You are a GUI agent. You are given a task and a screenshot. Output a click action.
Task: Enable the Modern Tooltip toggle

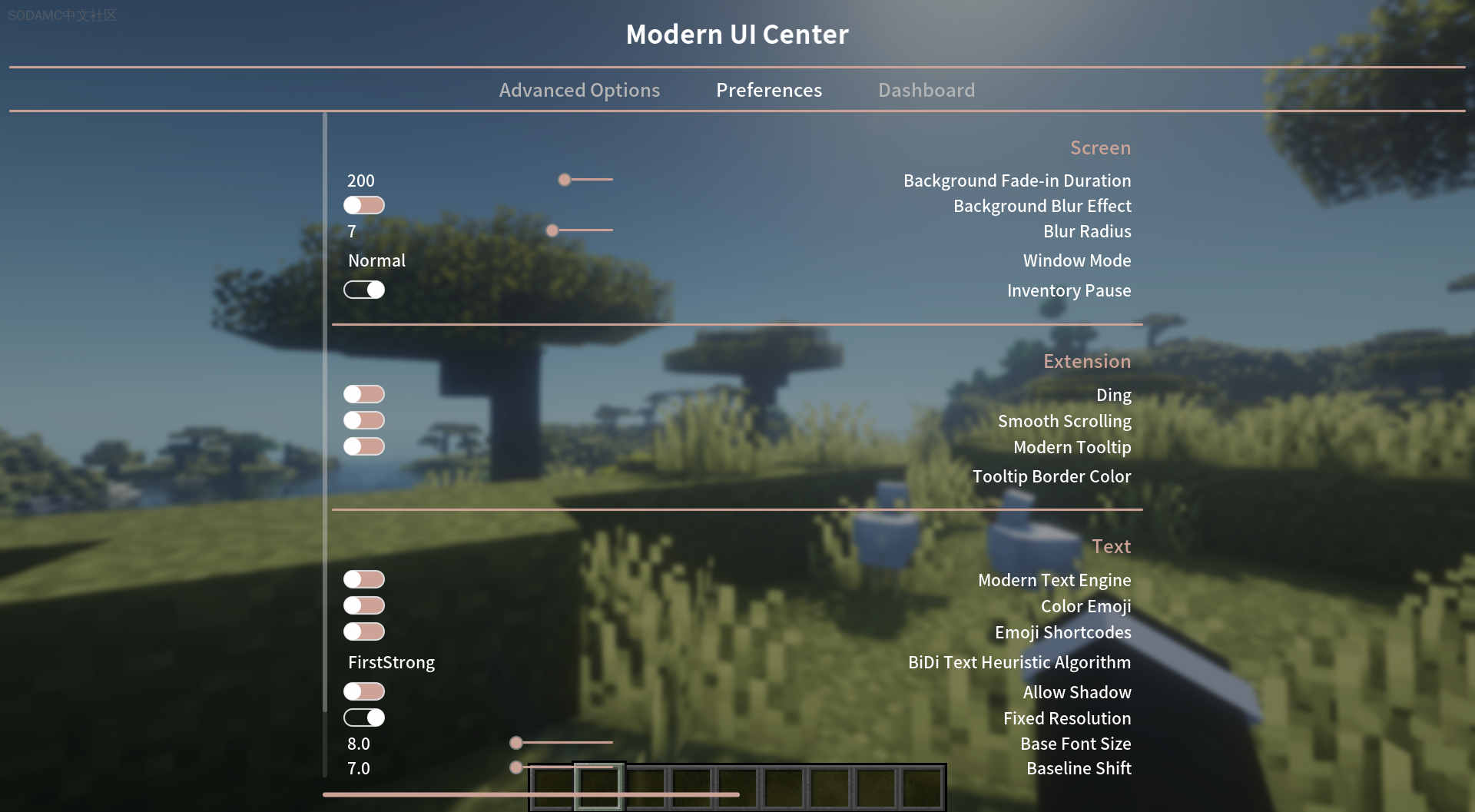tap(363, 446)
